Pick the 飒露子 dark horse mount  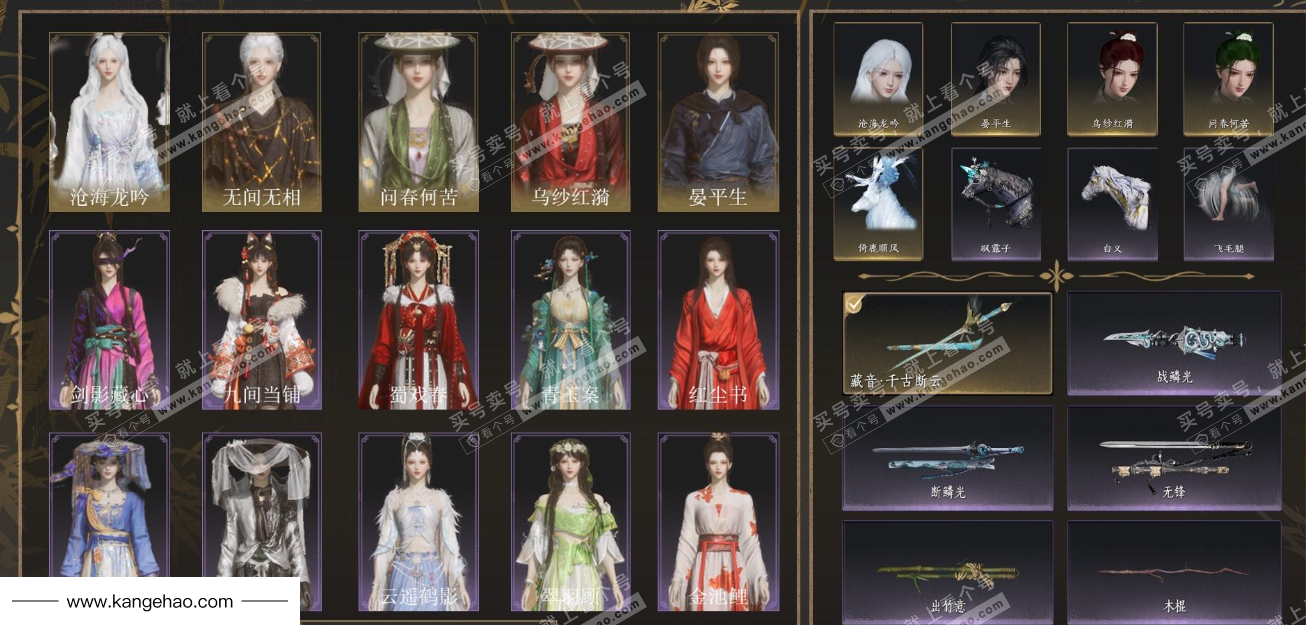click(995, 204)
